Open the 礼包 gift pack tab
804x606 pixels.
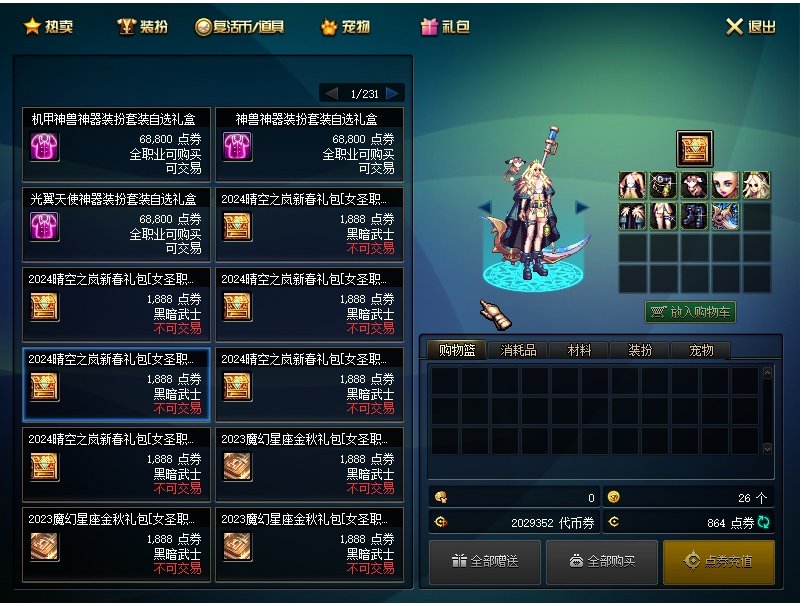click(x=445, y=27)
